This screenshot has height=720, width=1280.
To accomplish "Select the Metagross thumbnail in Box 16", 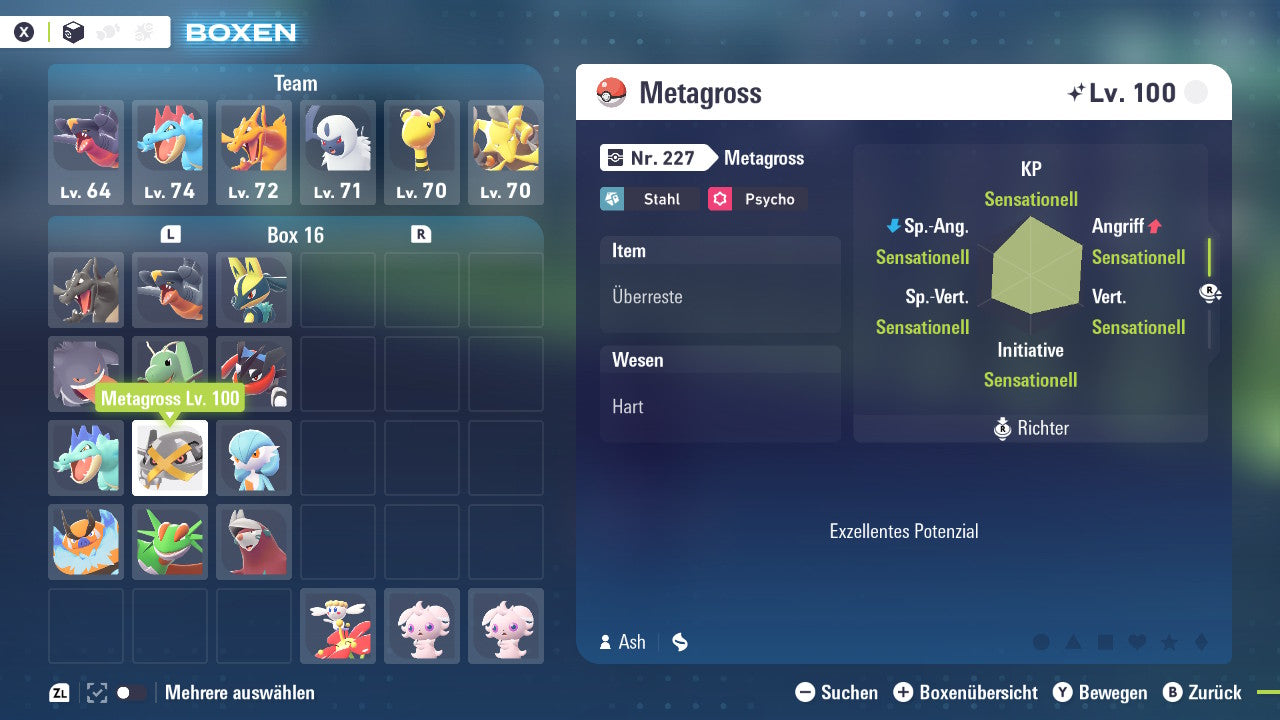I will coord(169,458).
